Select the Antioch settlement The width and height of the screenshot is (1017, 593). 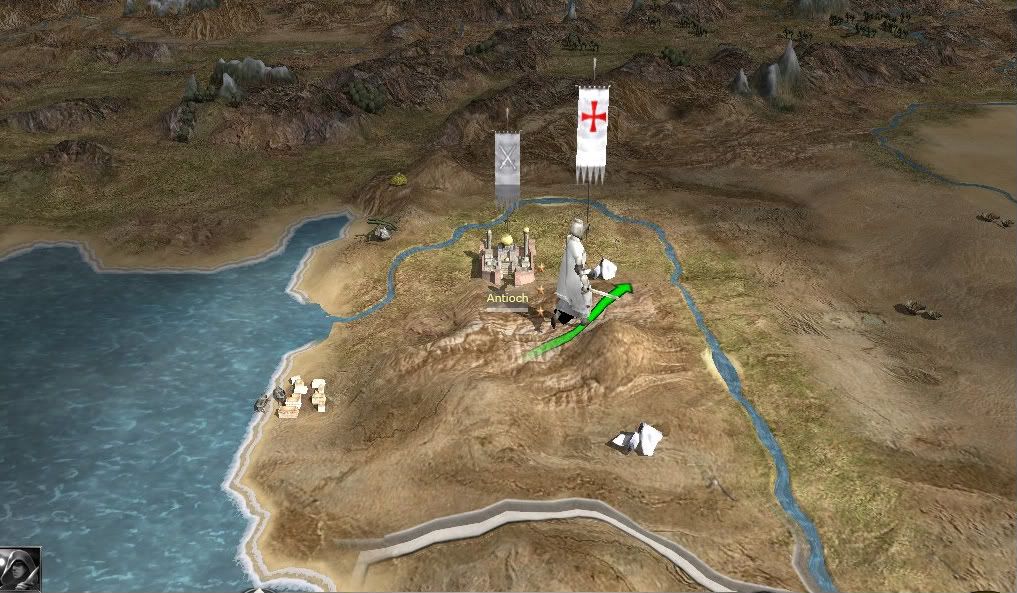click(x=508, y=261)
